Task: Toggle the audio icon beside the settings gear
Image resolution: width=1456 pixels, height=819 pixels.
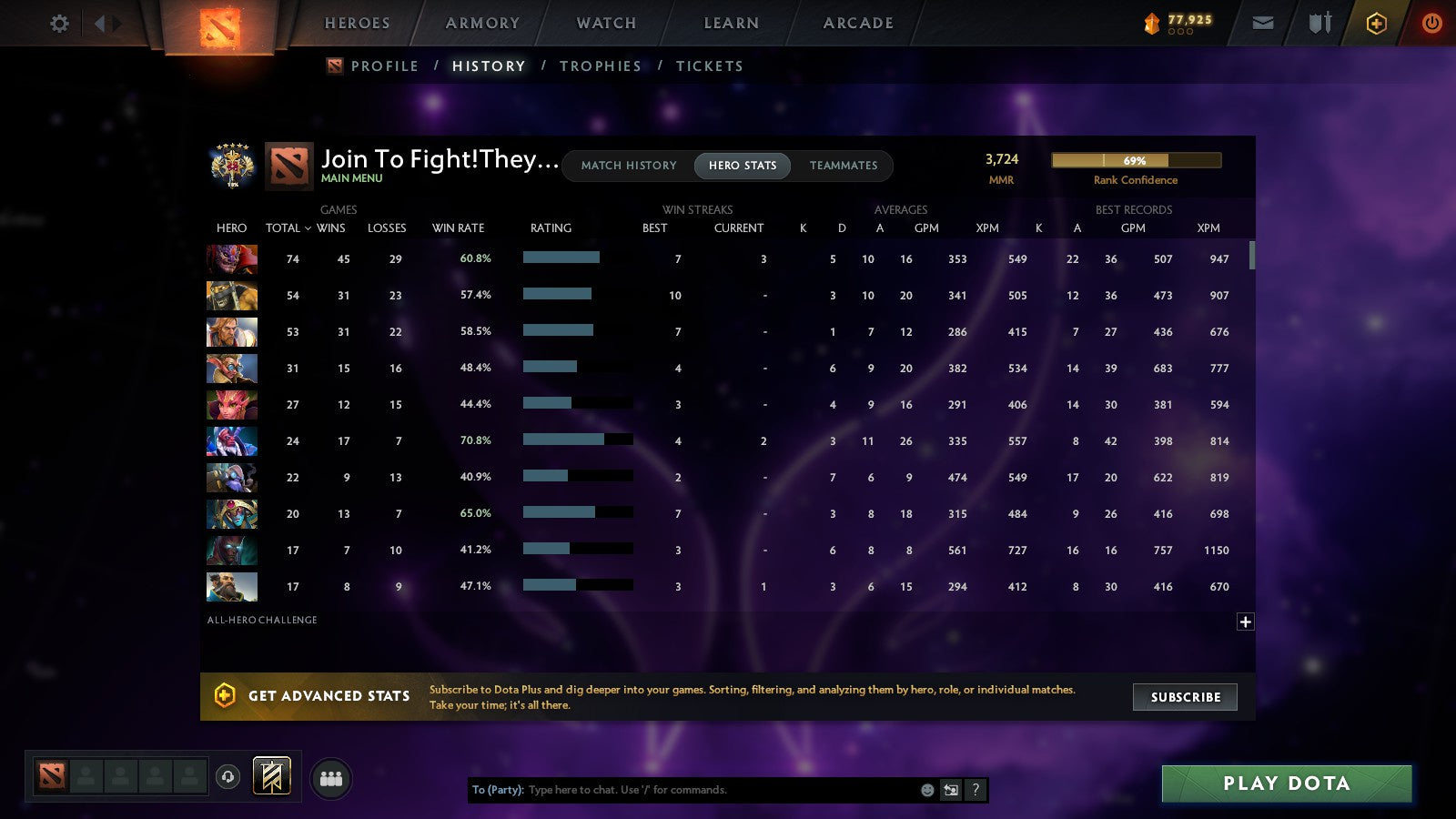Action: (x=109, y=23)
